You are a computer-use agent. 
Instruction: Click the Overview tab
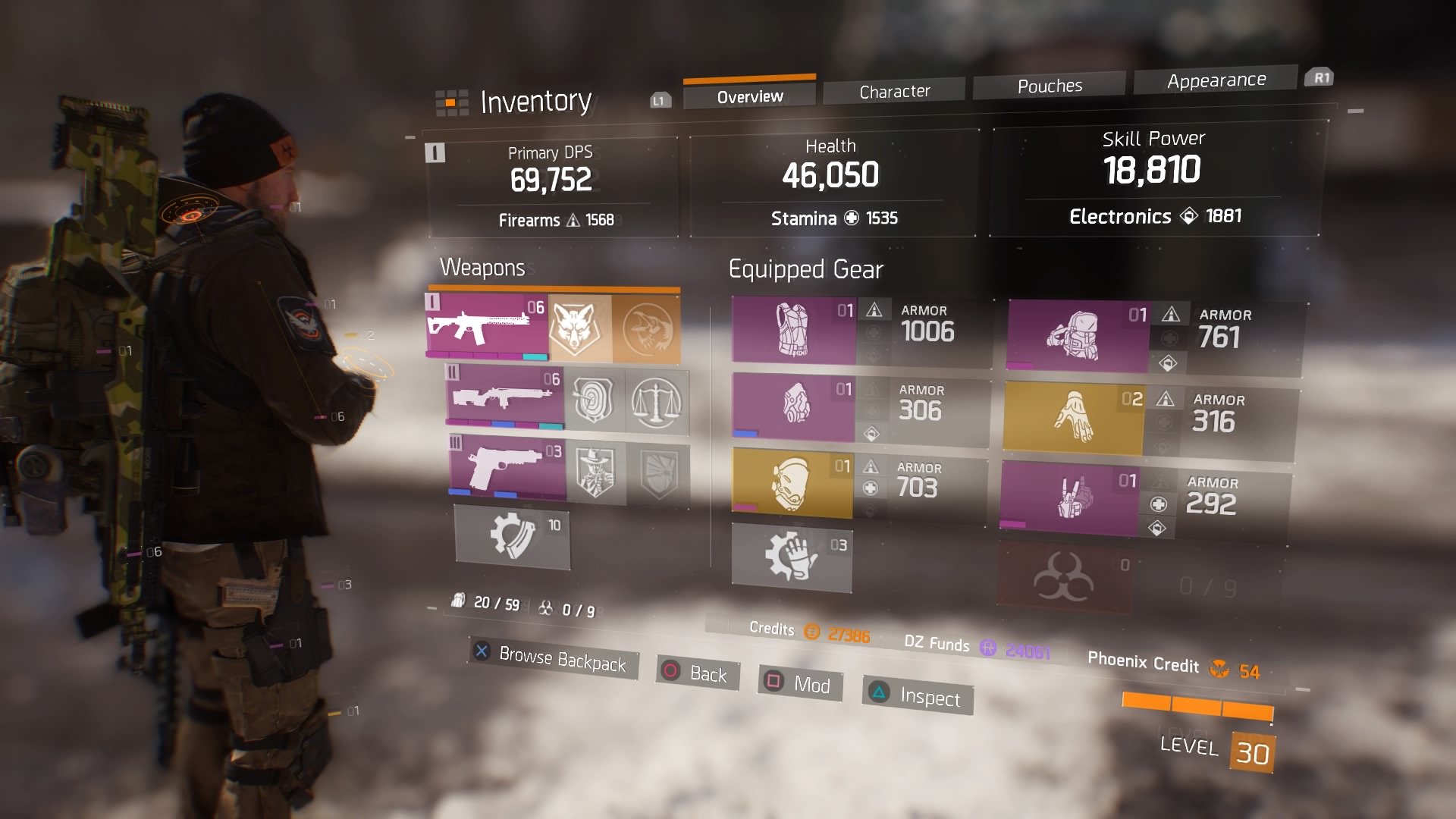tap(749, 96)
